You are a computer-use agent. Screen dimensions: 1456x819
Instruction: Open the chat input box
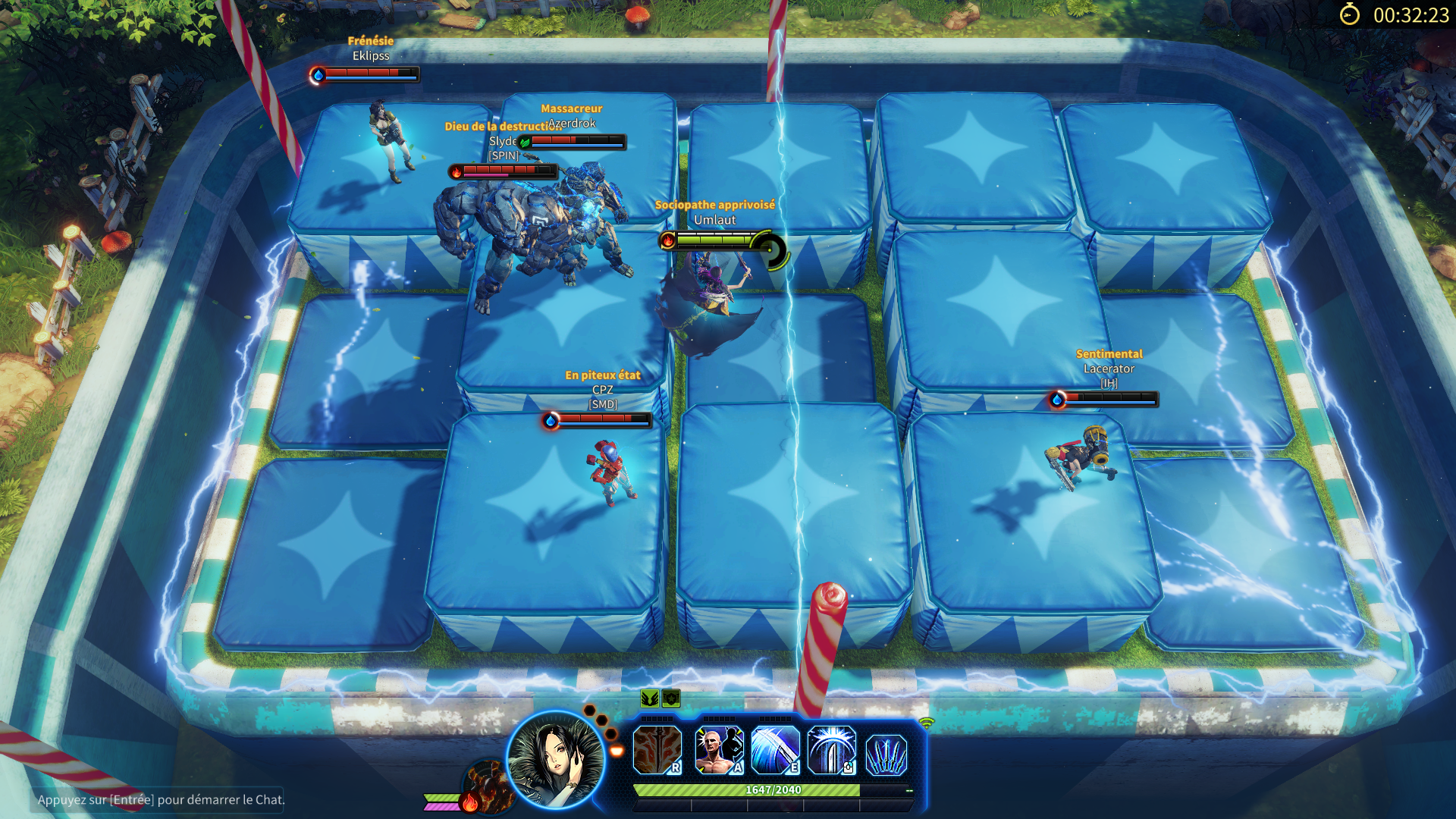pos(161,799)
